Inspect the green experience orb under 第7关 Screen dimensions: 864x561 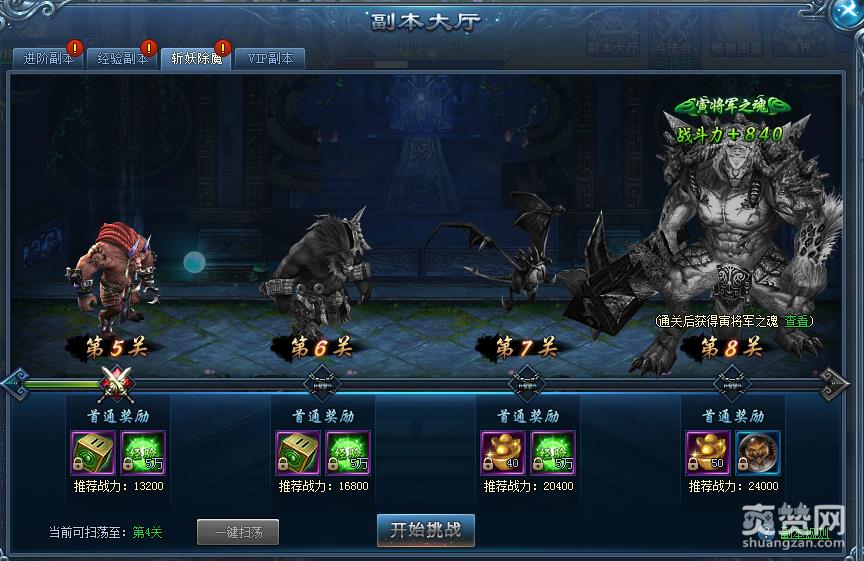pyautogui.click(x=552, y=452)
